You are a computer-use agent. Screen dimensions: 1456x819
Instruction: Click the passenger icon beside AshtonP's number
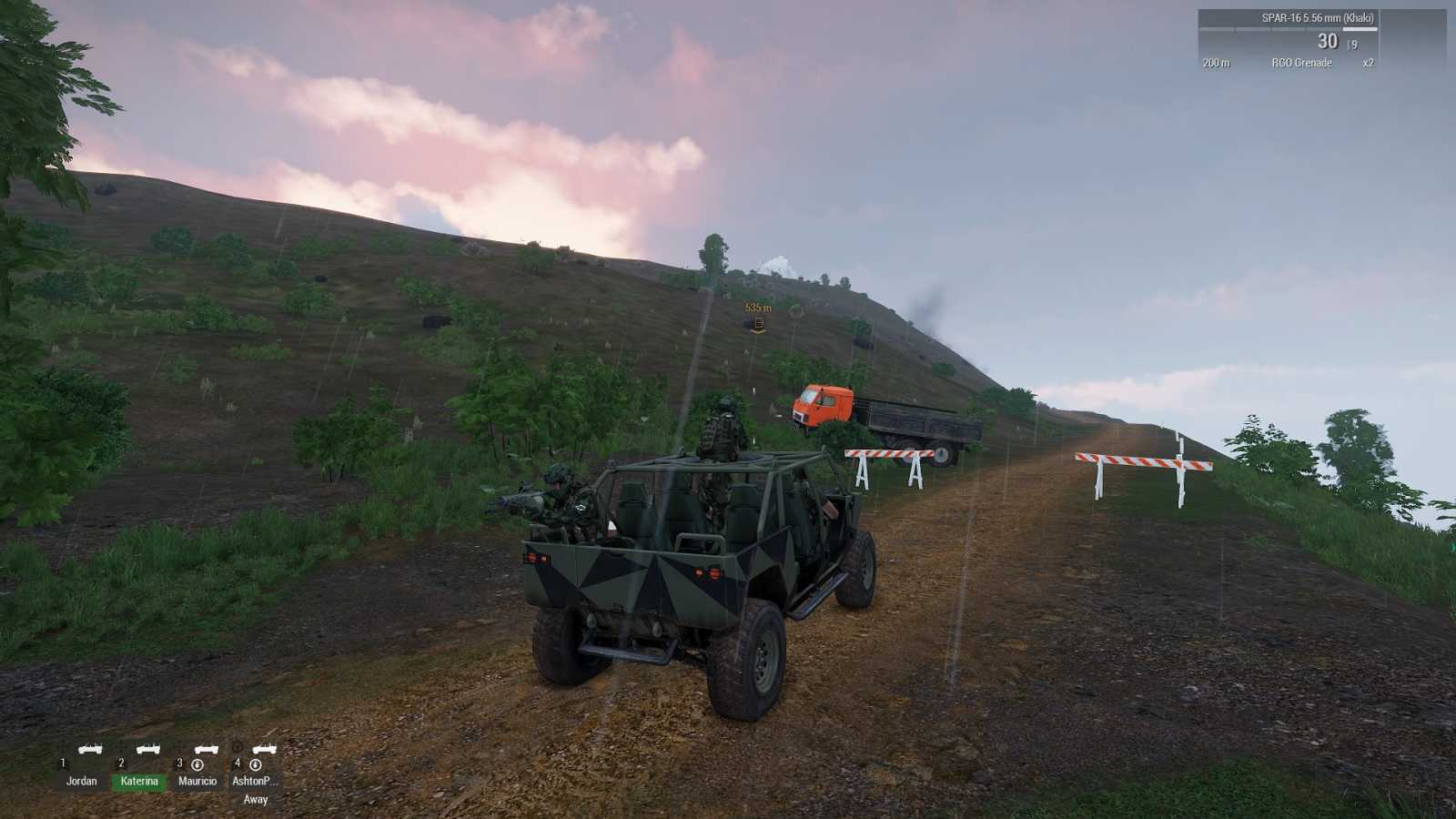click(255, 765)
